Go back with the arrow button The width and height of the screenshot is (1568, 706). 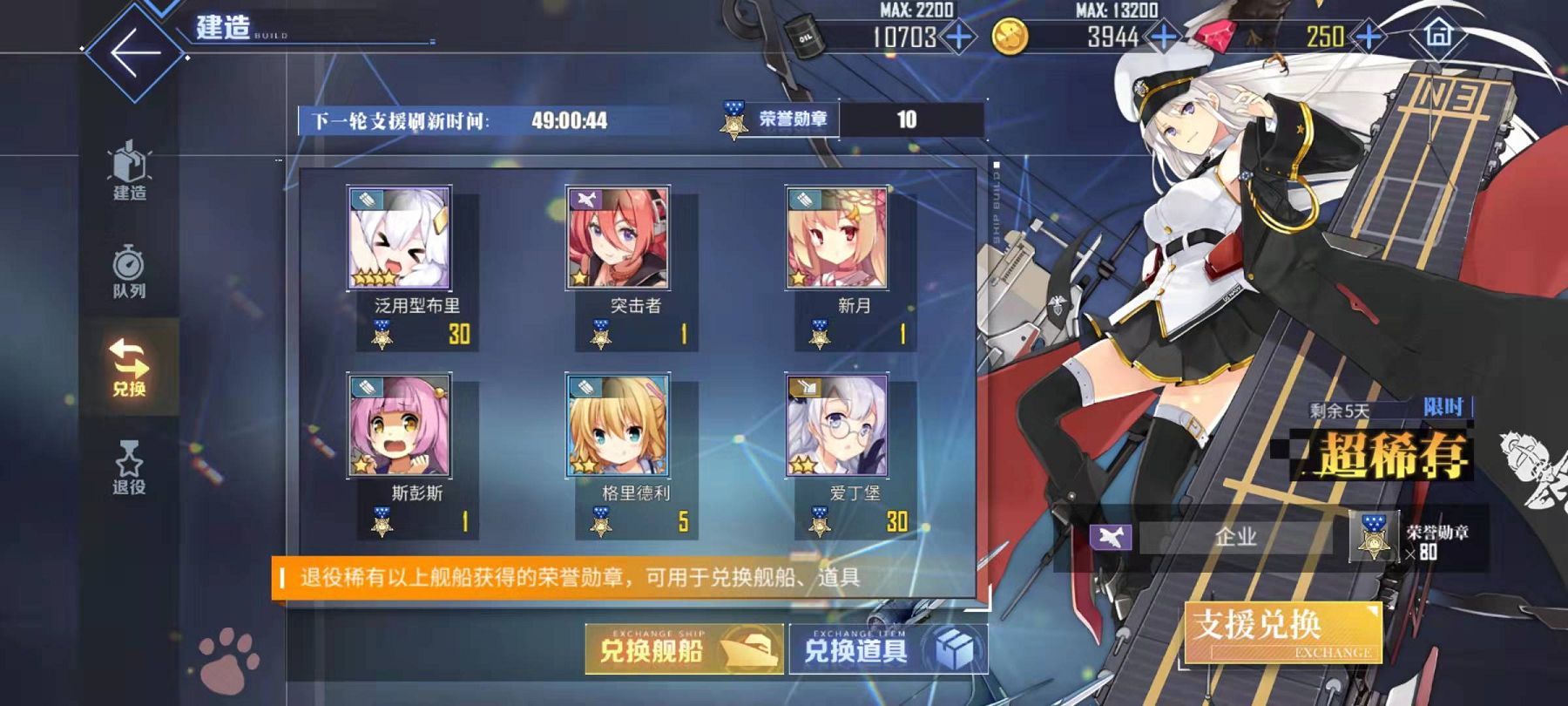tap(134, 51)
